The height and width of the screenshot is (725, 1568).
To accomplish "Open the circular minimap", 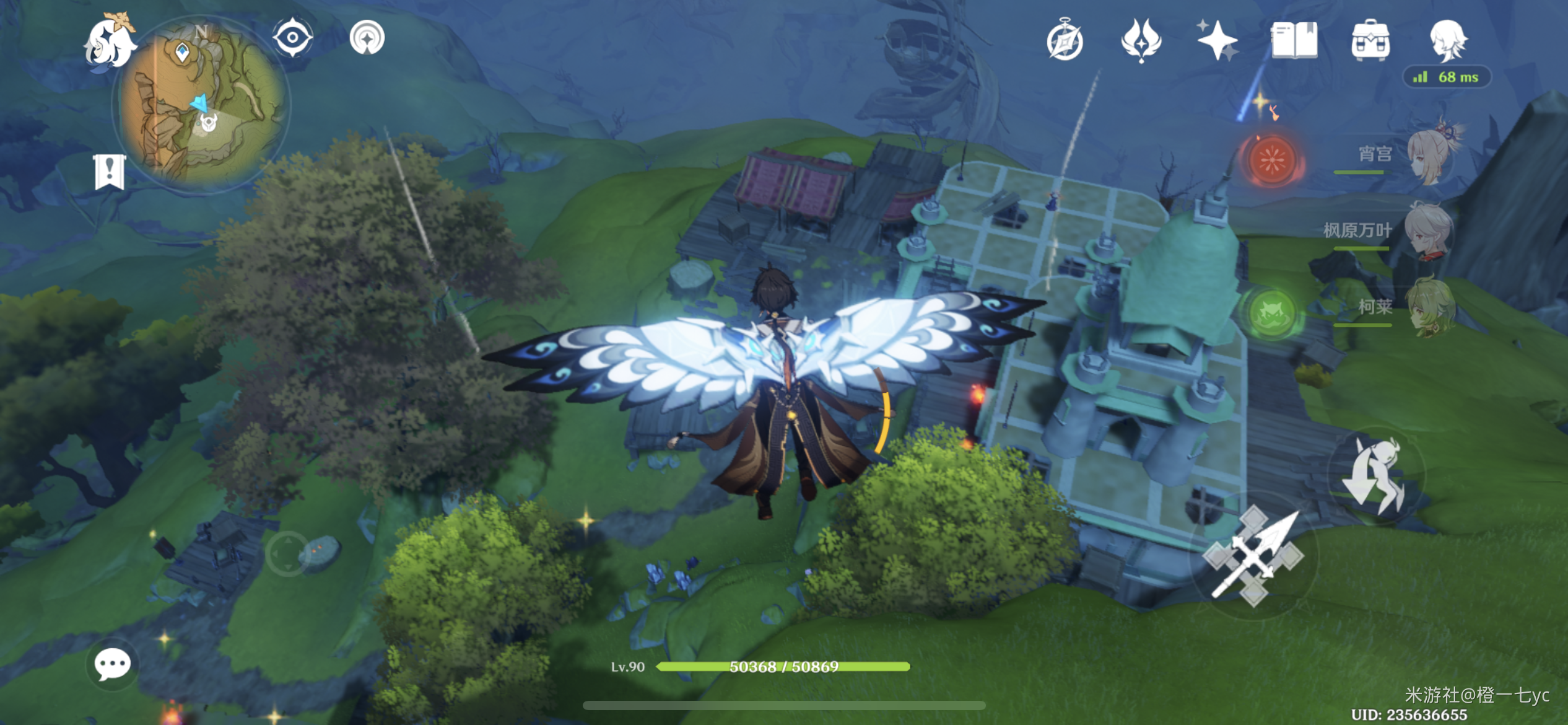I will coord(200,105).
